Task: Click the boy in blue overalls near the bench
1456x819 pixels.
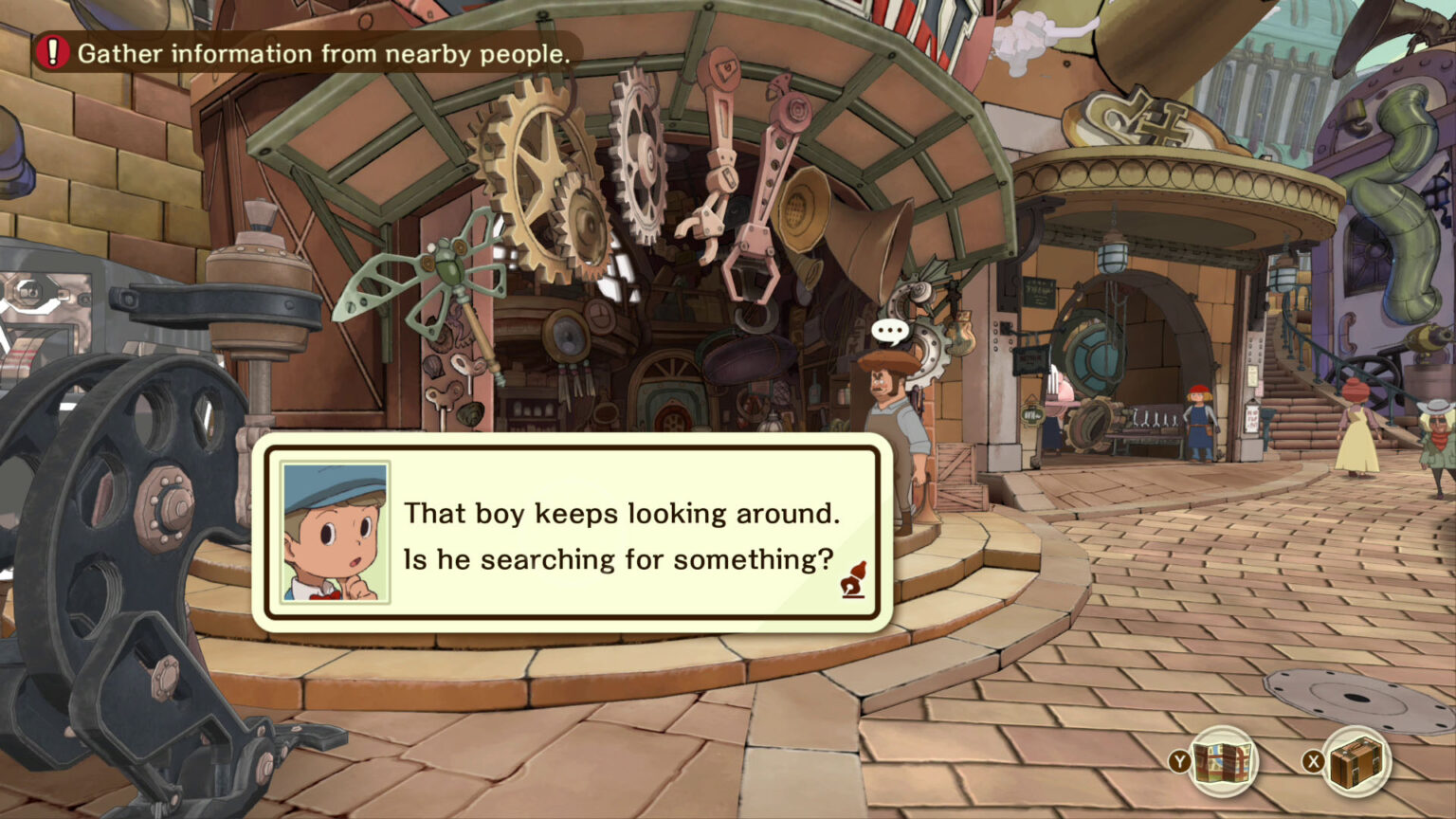Action: point(1197,422)
